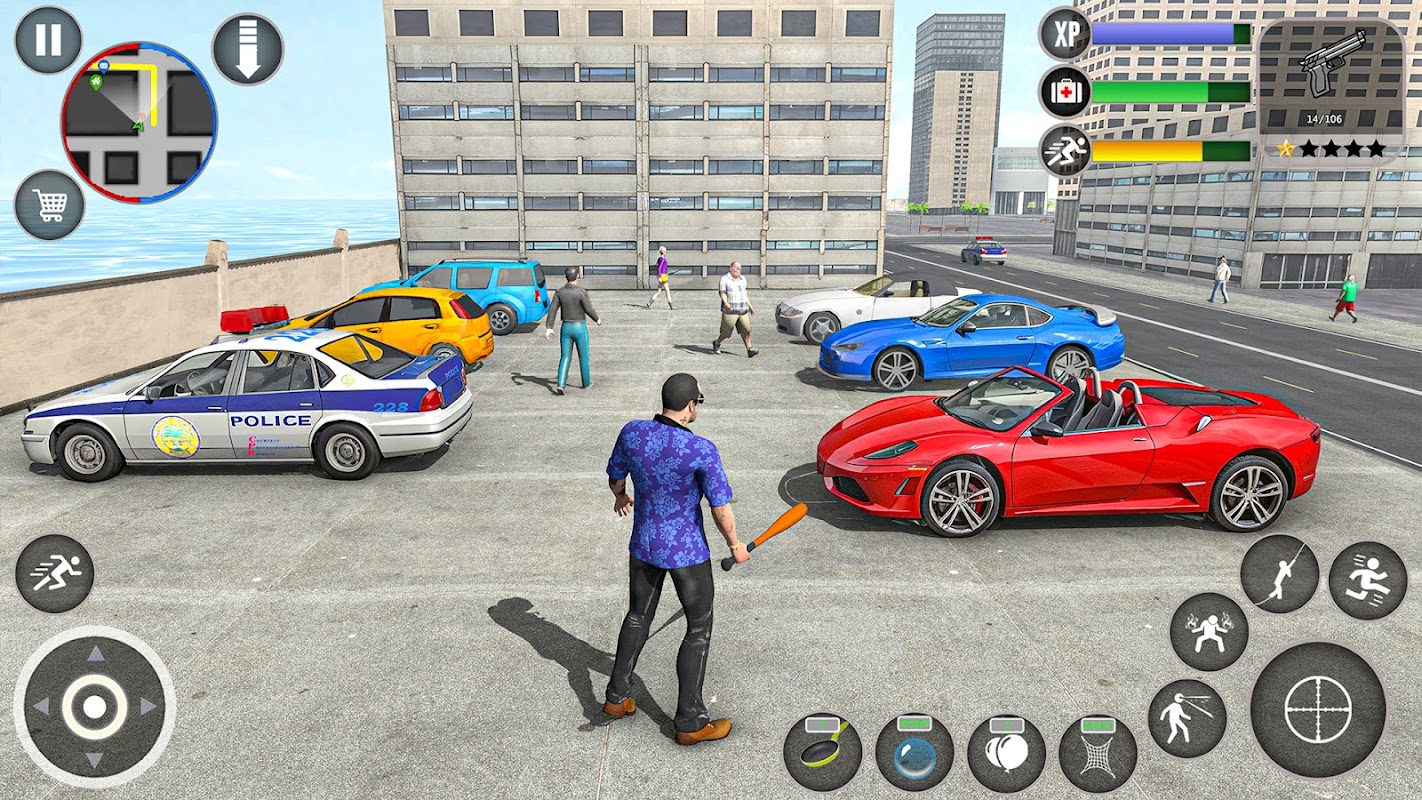Open the shopping cart store
The image size is (1422, 800).
click(49, 205)
